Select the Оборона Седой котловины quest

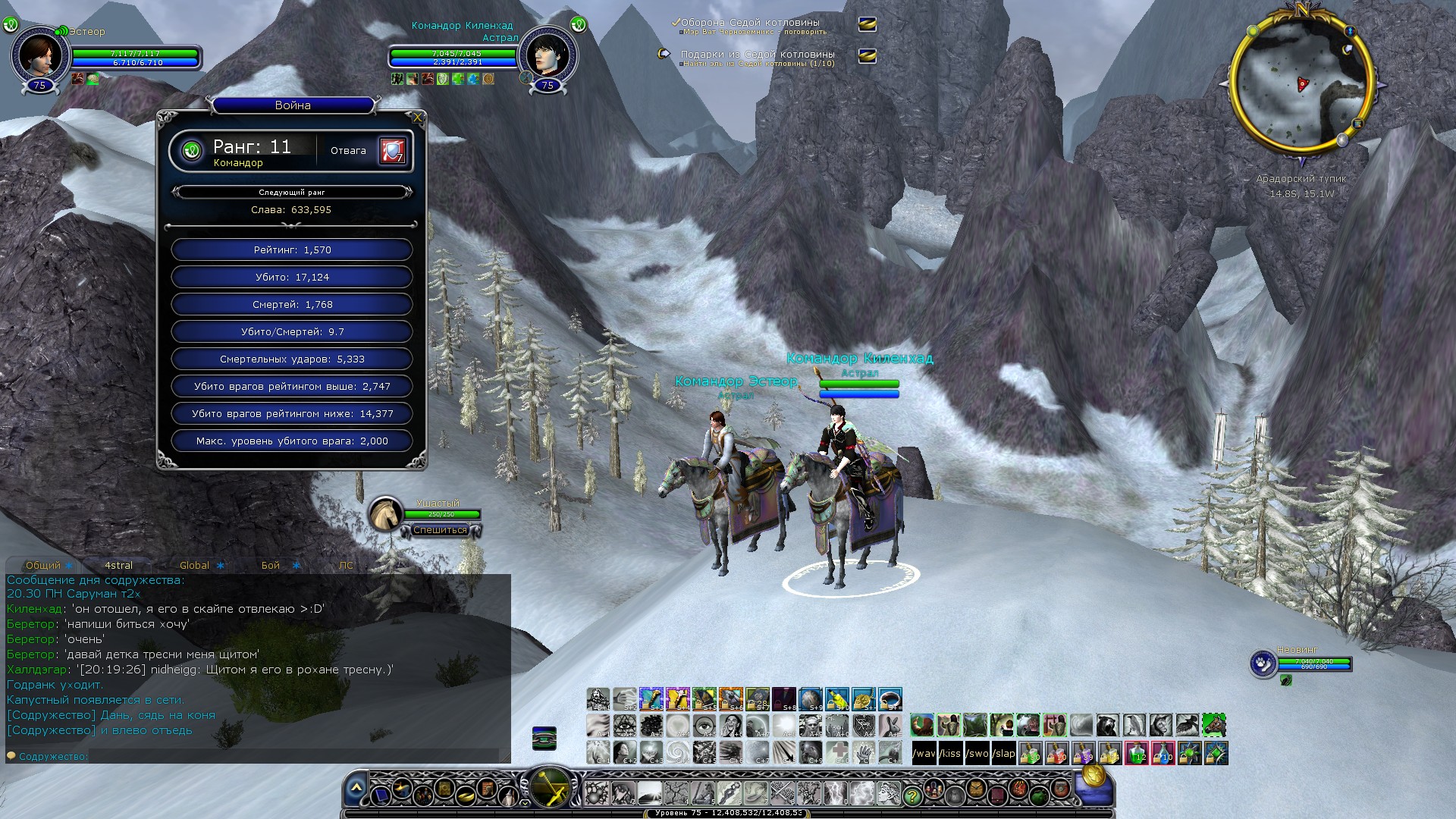749,23
